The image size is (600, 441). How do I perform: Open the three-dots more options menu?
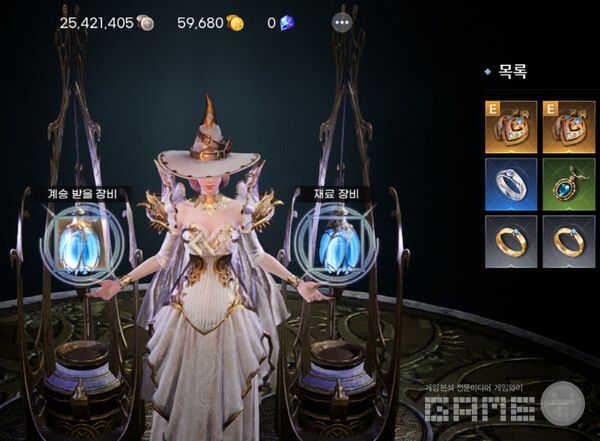pyautogui.click(x=342, y=22)
